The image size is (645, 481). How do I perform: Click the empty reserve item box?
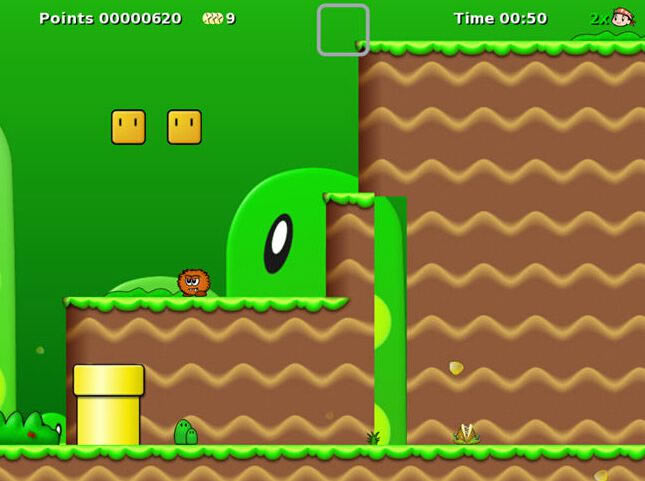click(343, 30)
